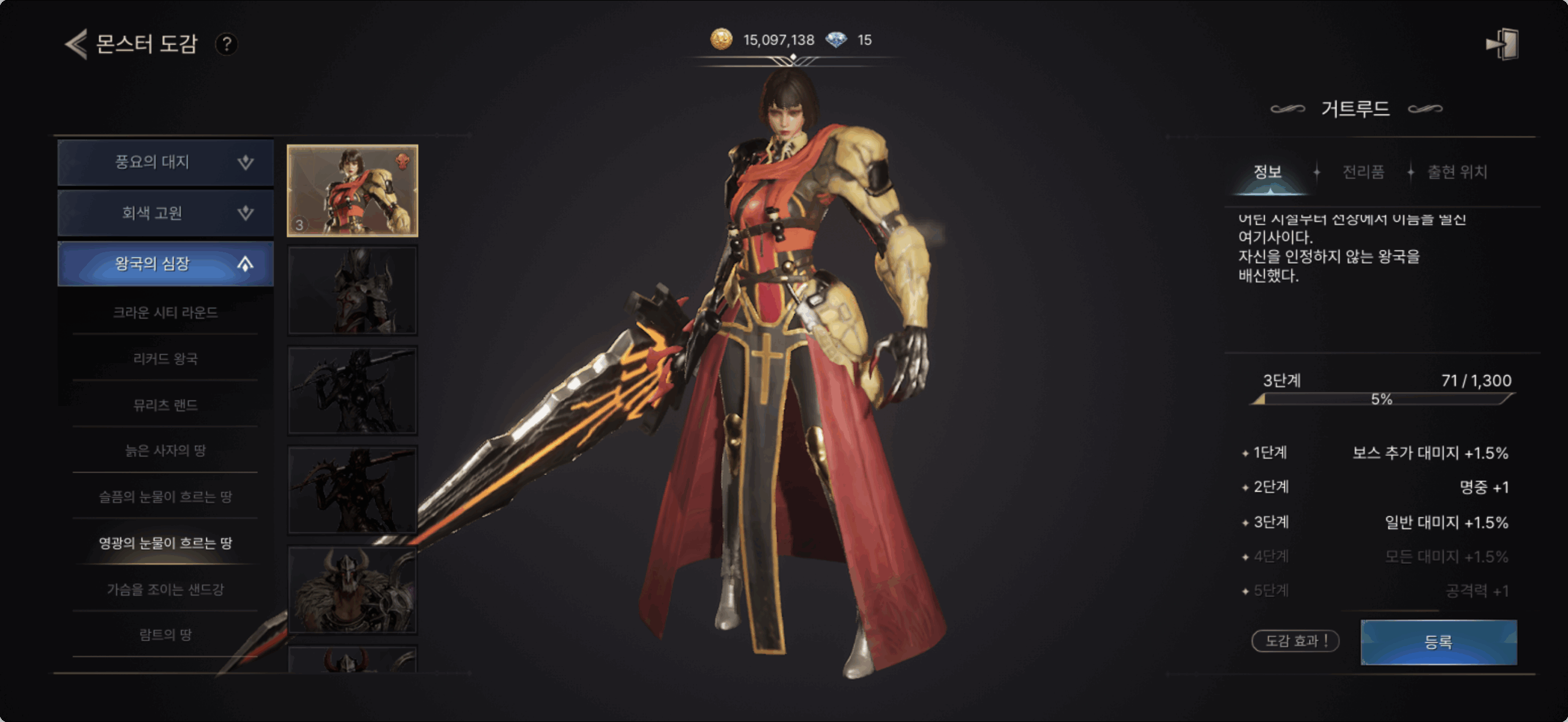Select the 크라운 시티 라운드 area

click(x=165, y=313)
